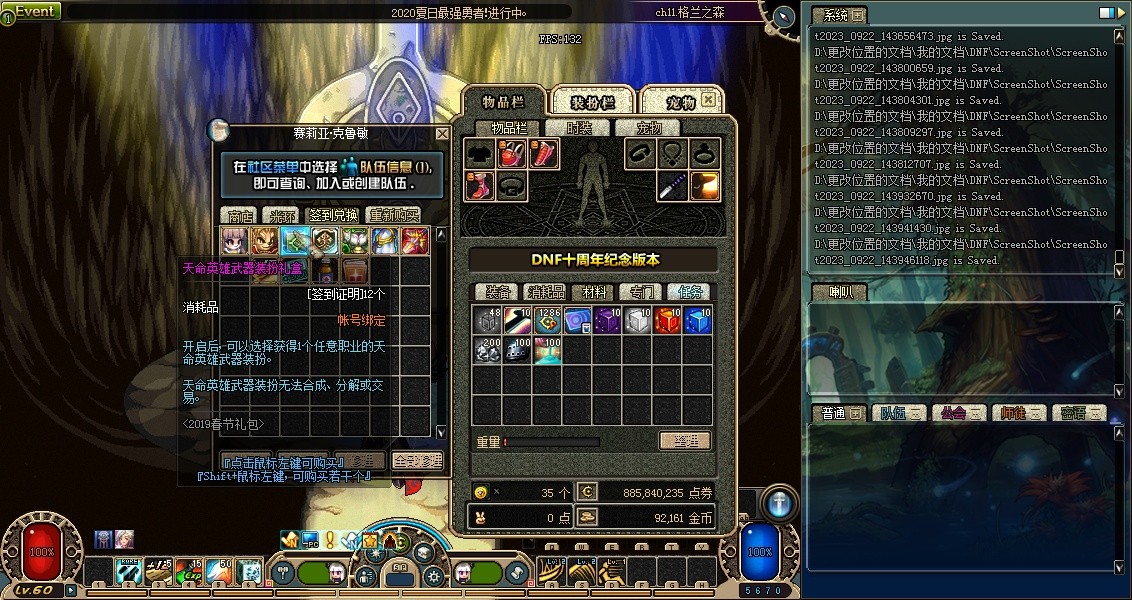
Task: Open the 宠物 pet tab at top
Action: (681, 102)
